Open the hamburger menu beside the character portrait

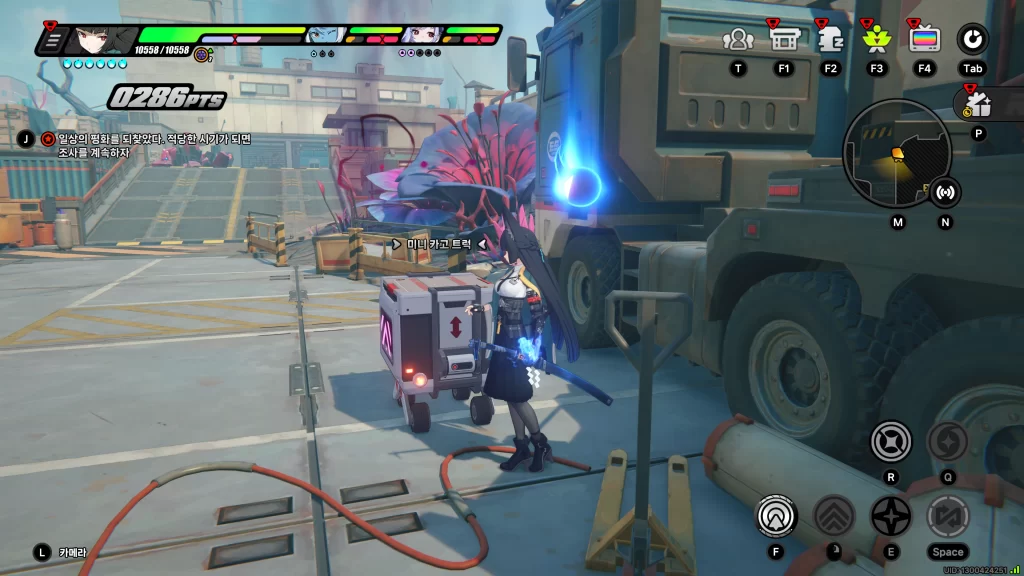(52, 41)
